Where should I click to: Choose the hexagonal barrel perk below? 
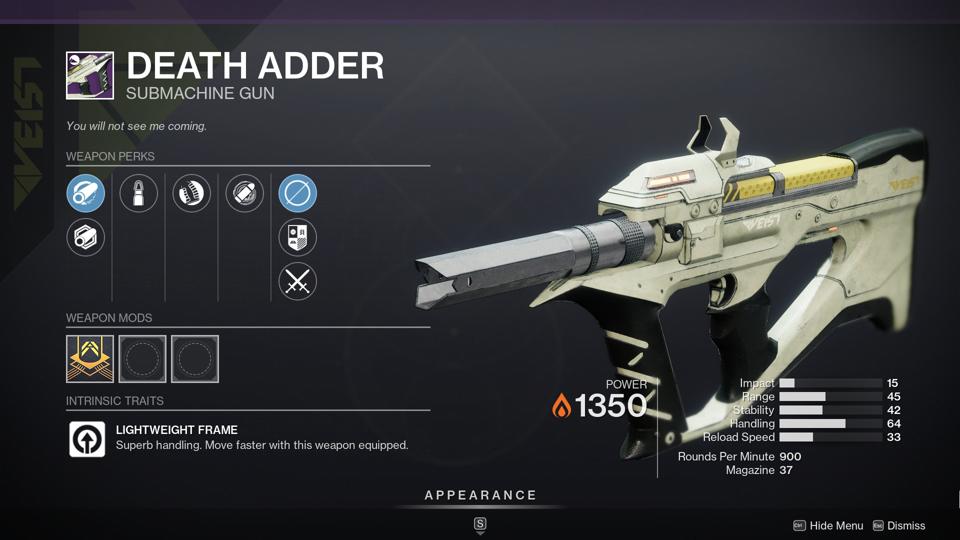86,238
